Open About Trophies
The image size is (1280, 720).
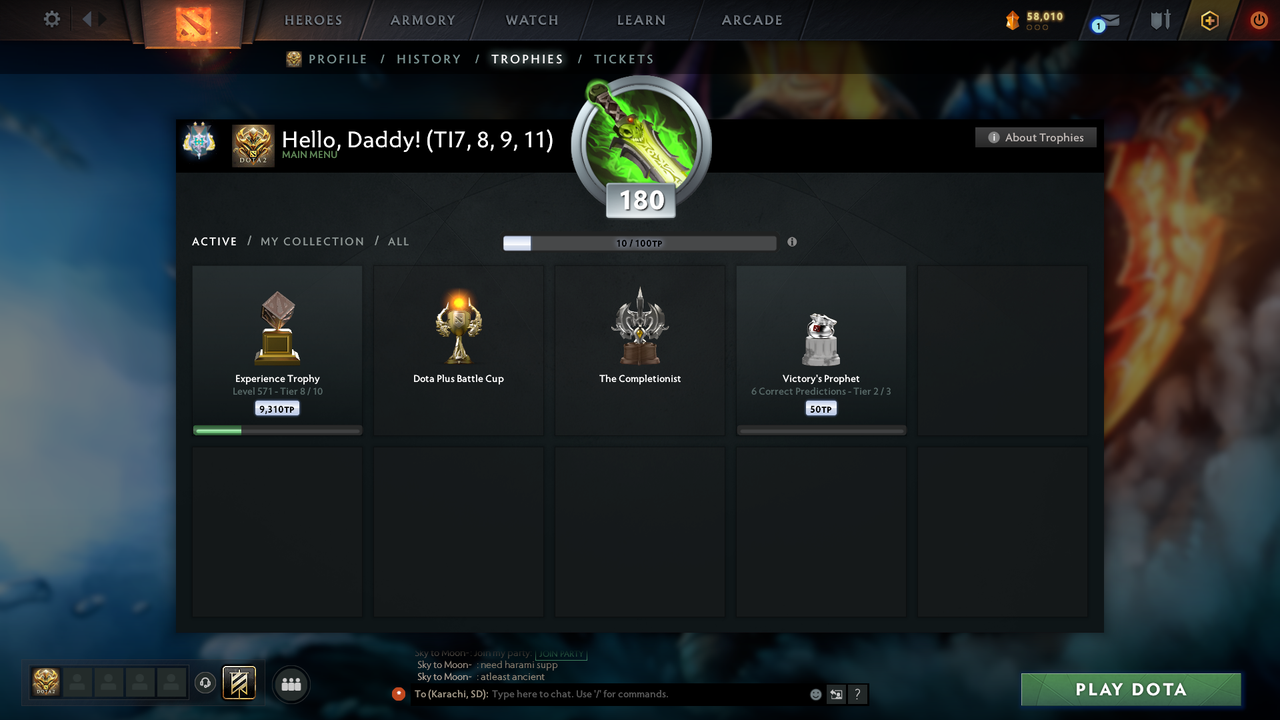pos(1035,137)
